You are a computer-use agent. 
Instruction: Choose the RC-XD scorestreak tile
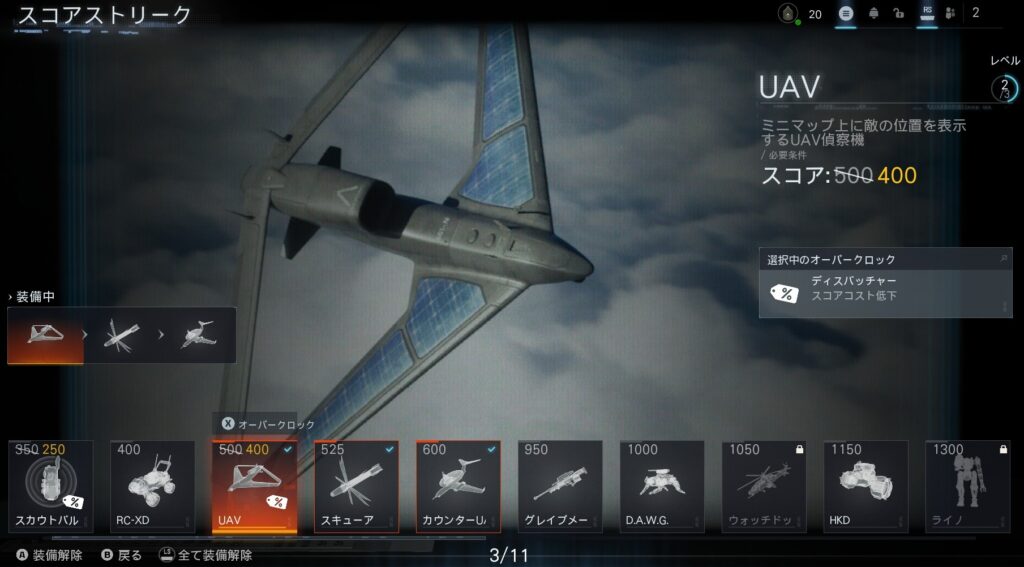click(152, 486)
